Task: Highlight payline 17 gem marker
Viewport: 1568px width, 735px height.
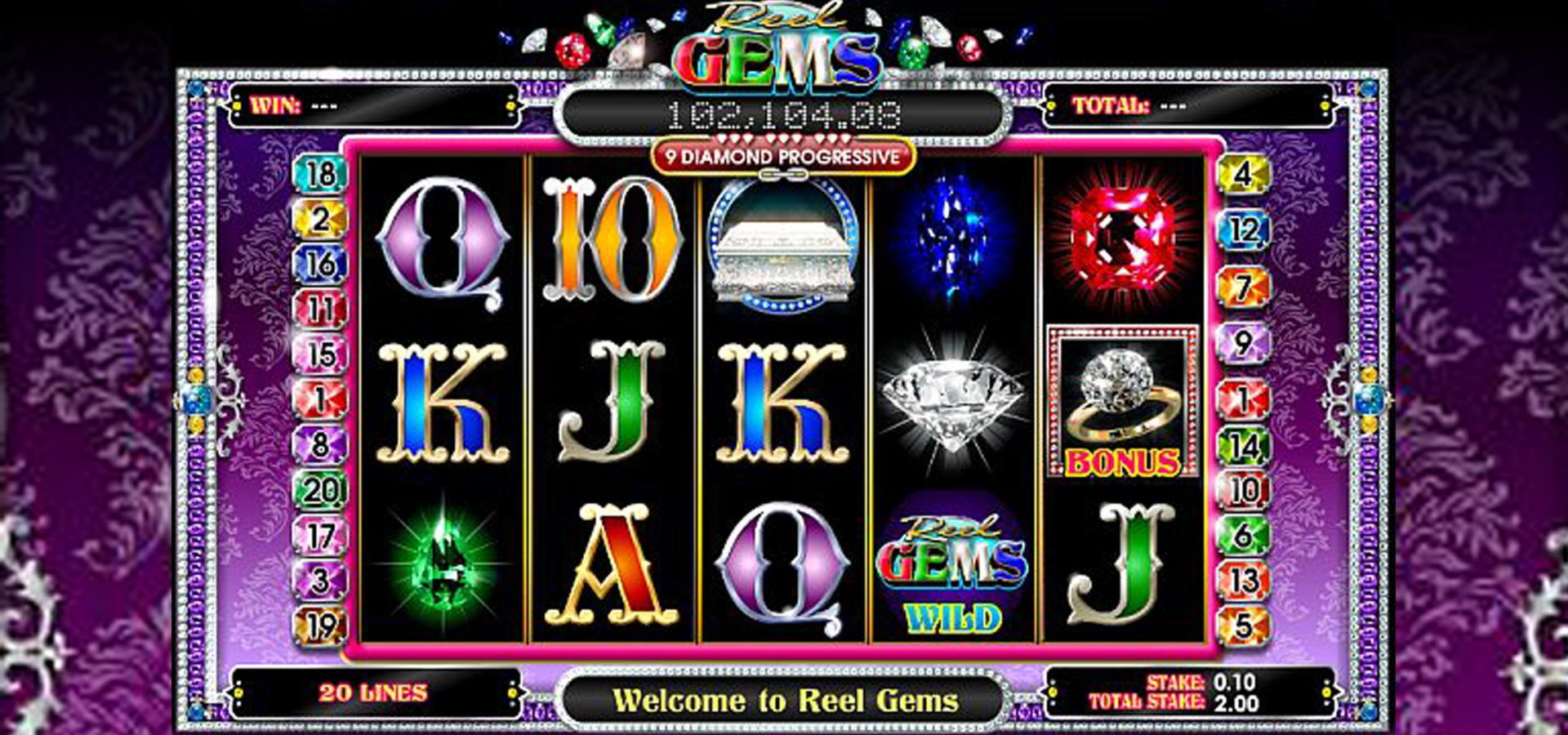Action: point(320,536)
